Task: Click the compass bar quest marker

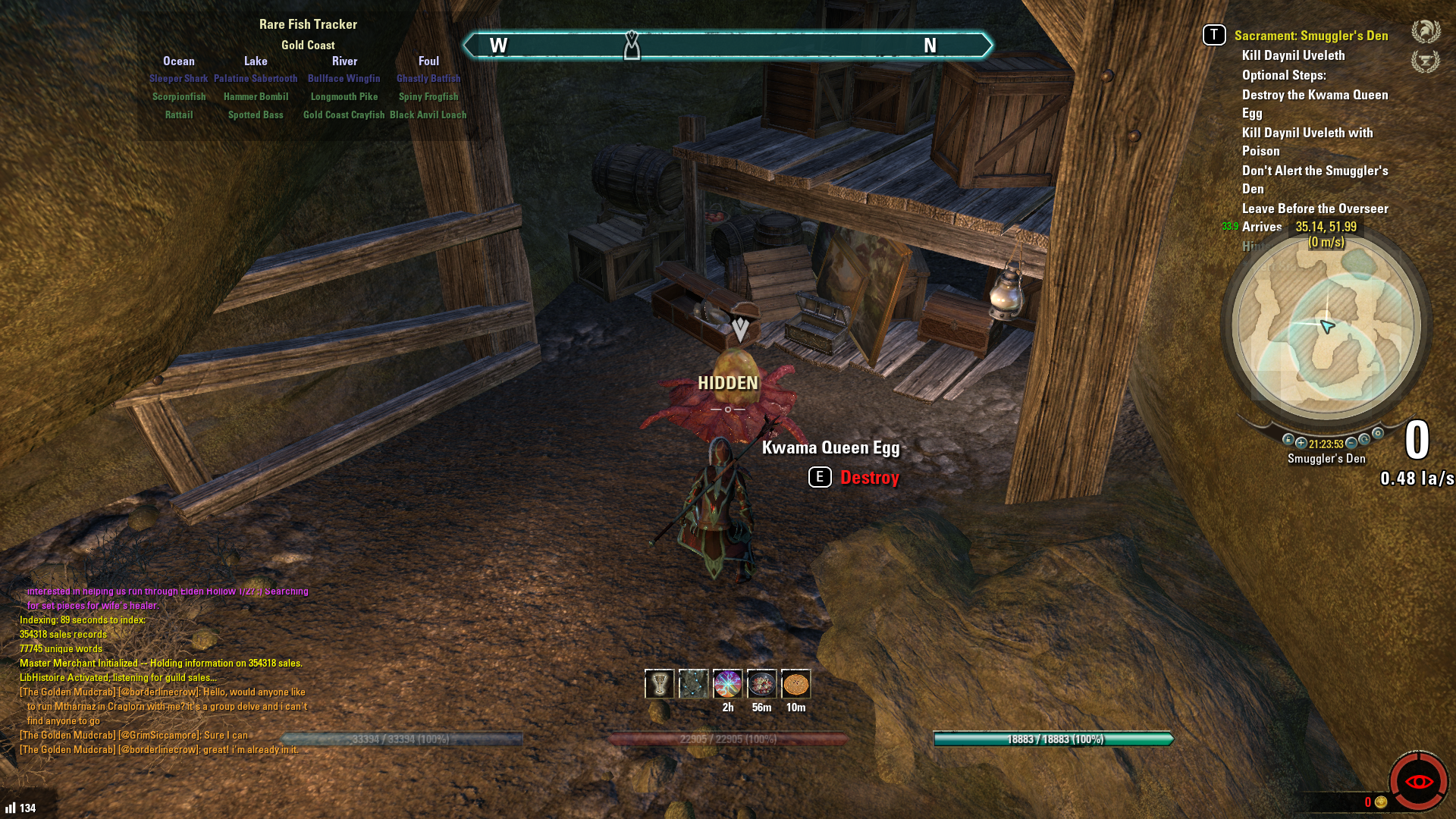Action: pyautogui.click(x=632, y=45)
